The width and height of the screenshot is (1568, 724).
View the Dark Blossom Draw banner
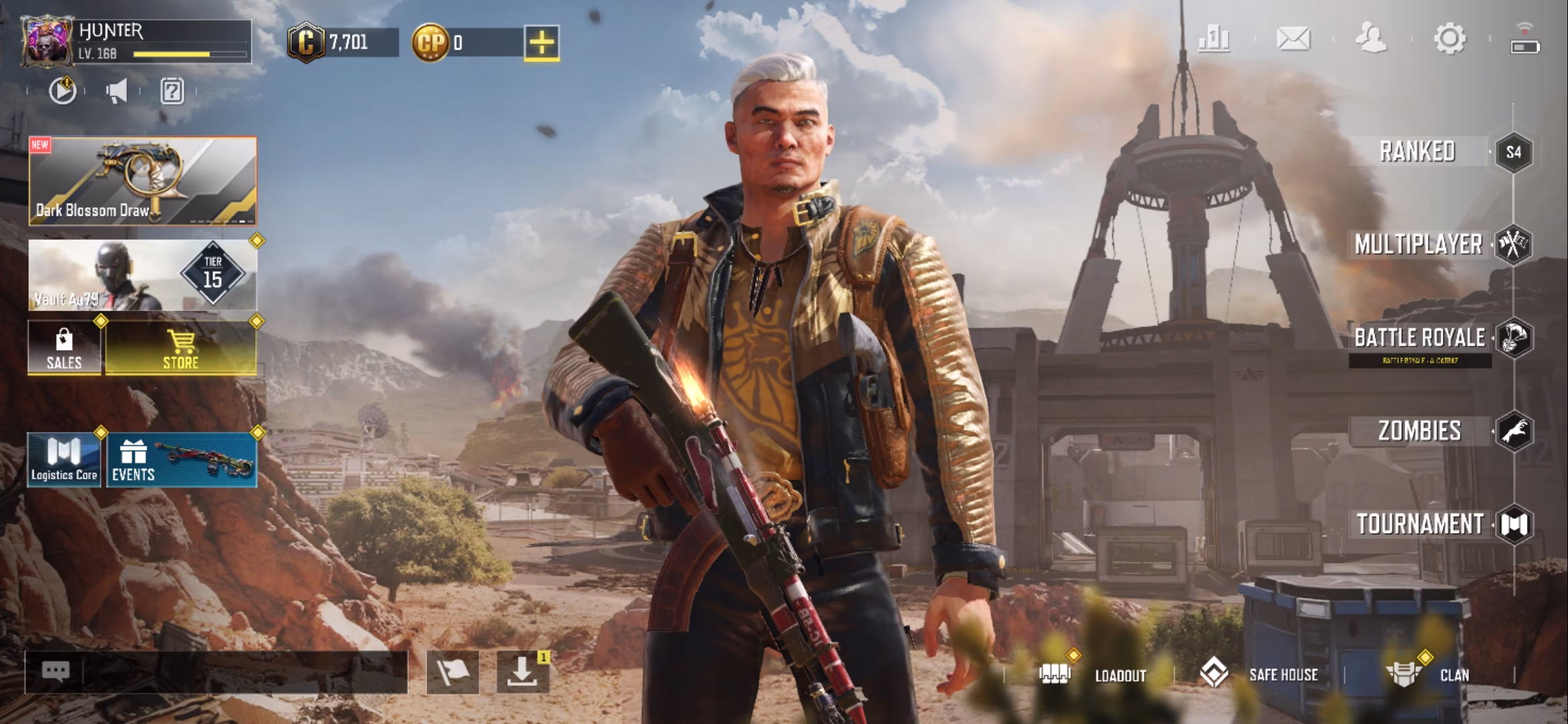pyautogui.click(x=143, y=181)
